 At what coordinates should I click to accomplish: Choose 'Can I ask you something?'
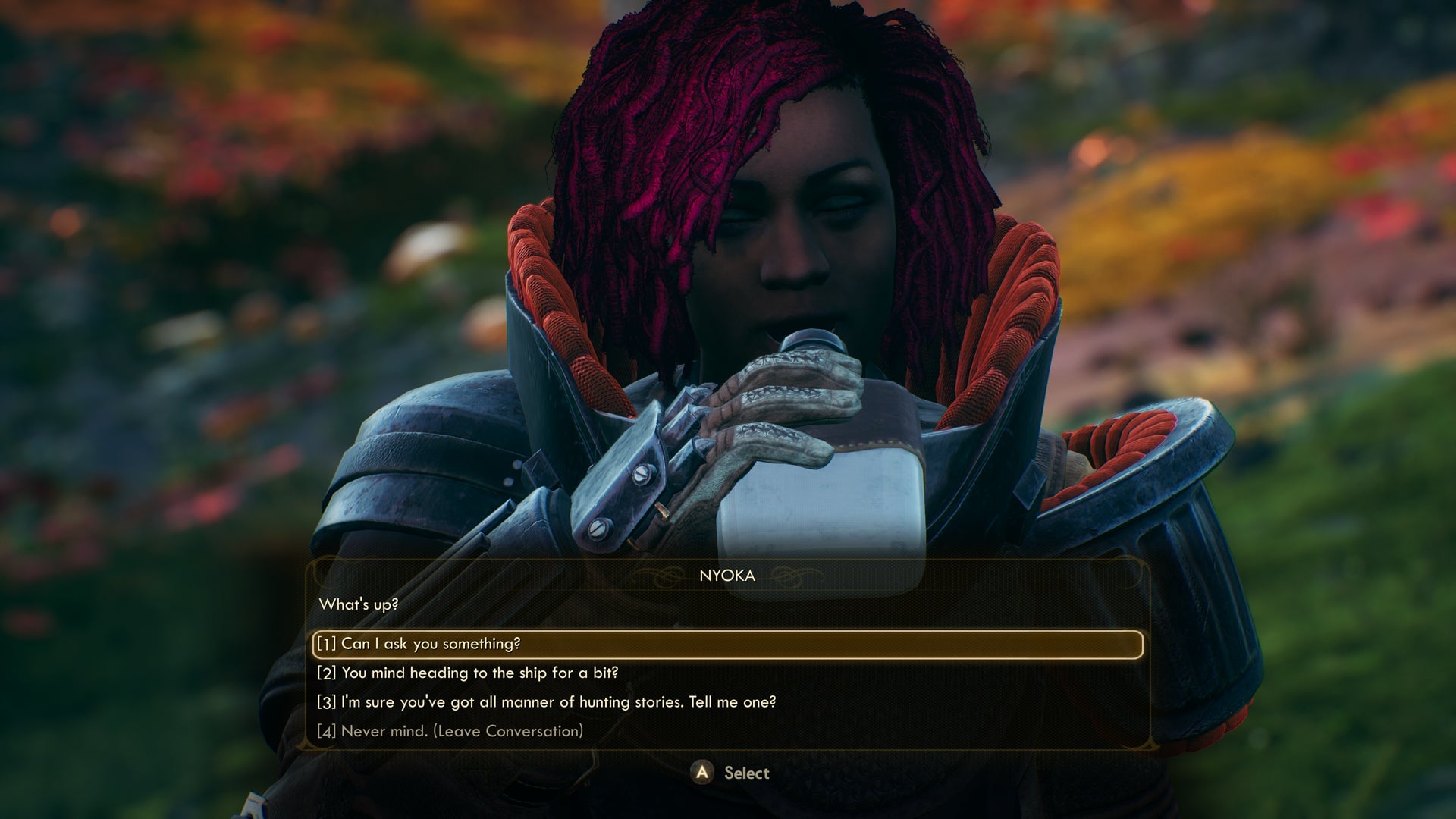[432, 643]
